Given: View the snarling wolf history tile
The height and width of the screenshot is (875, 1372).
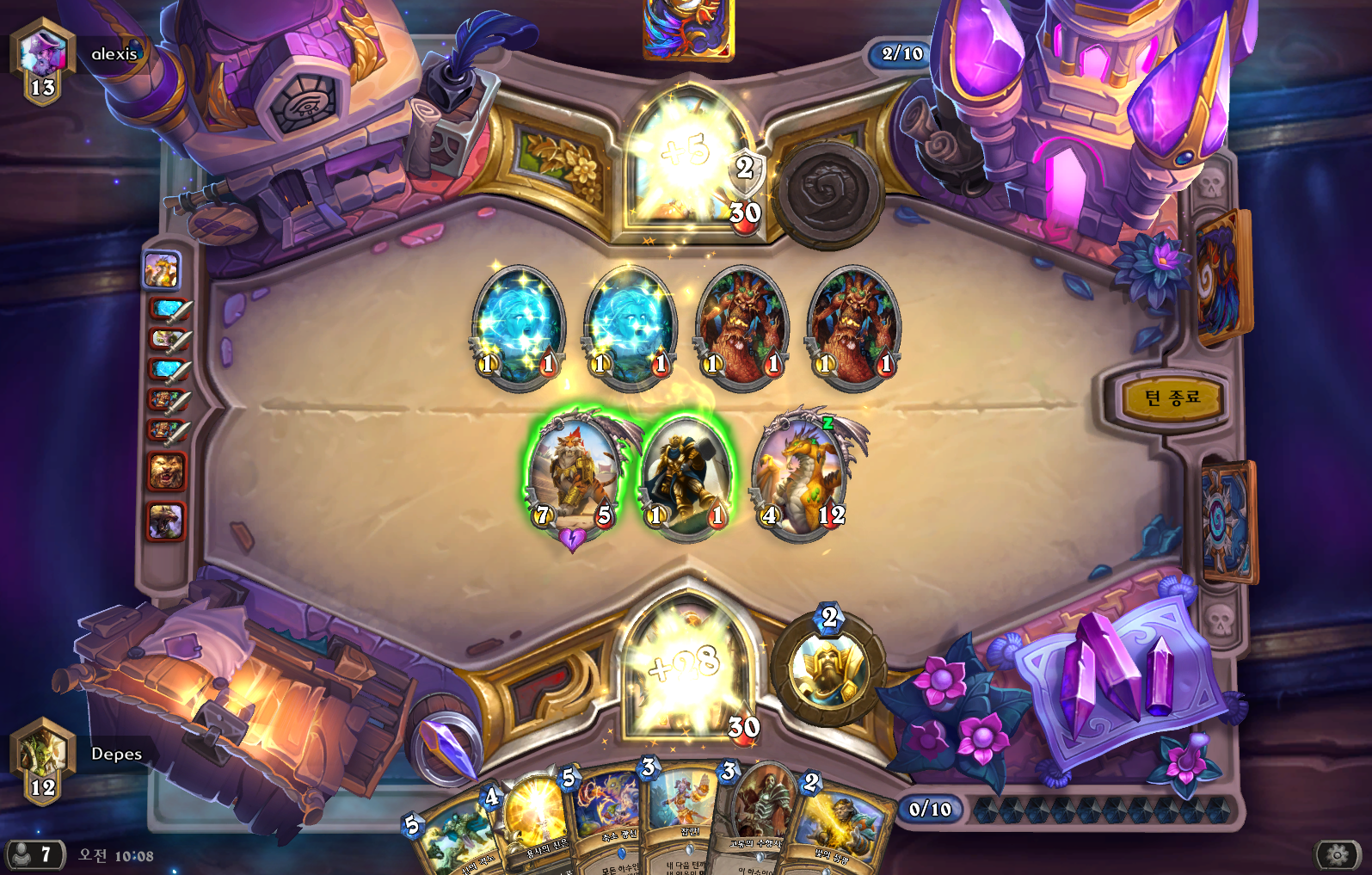Looking at the screenshot, I should pos(166,521).
